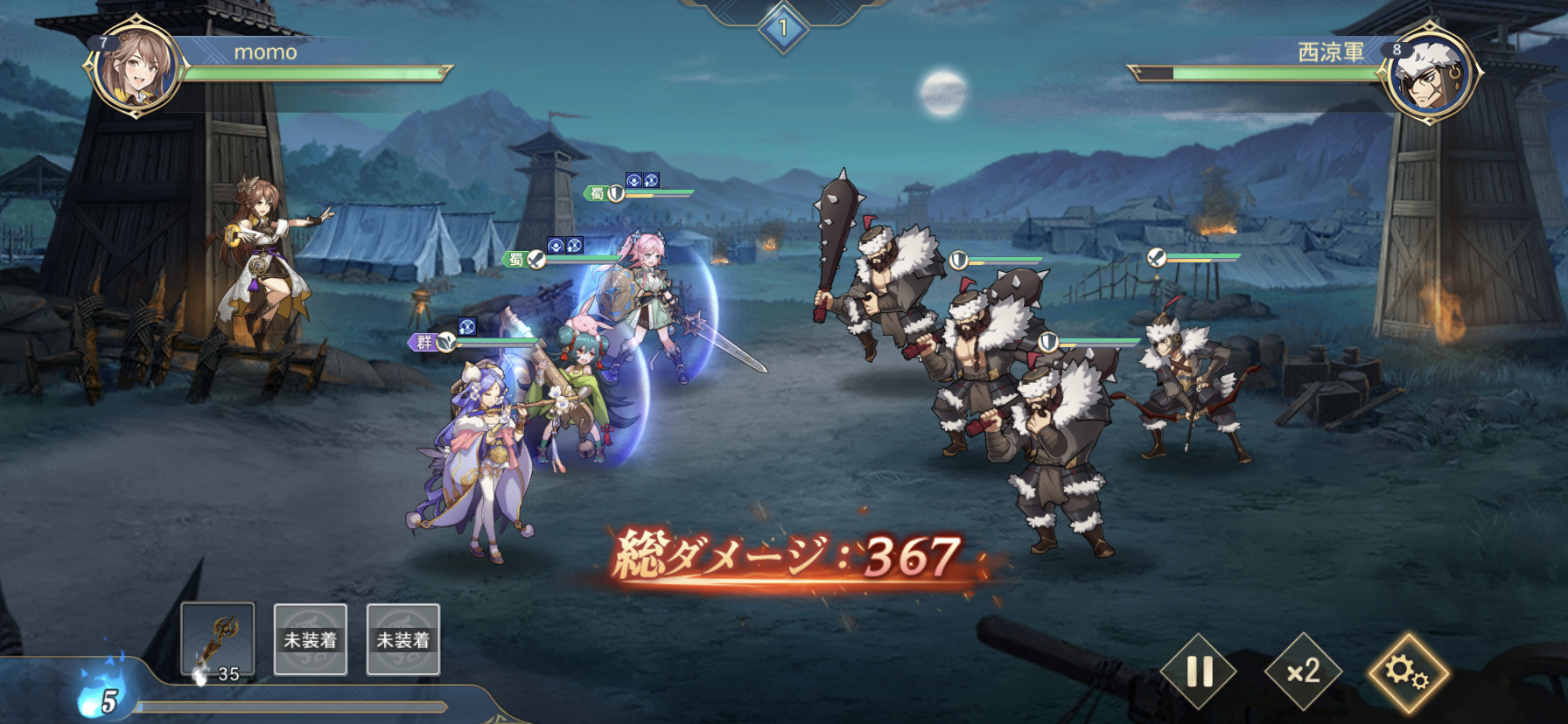Open the gear settings button
This screenshot has height=724, width=1568.
1409,672
